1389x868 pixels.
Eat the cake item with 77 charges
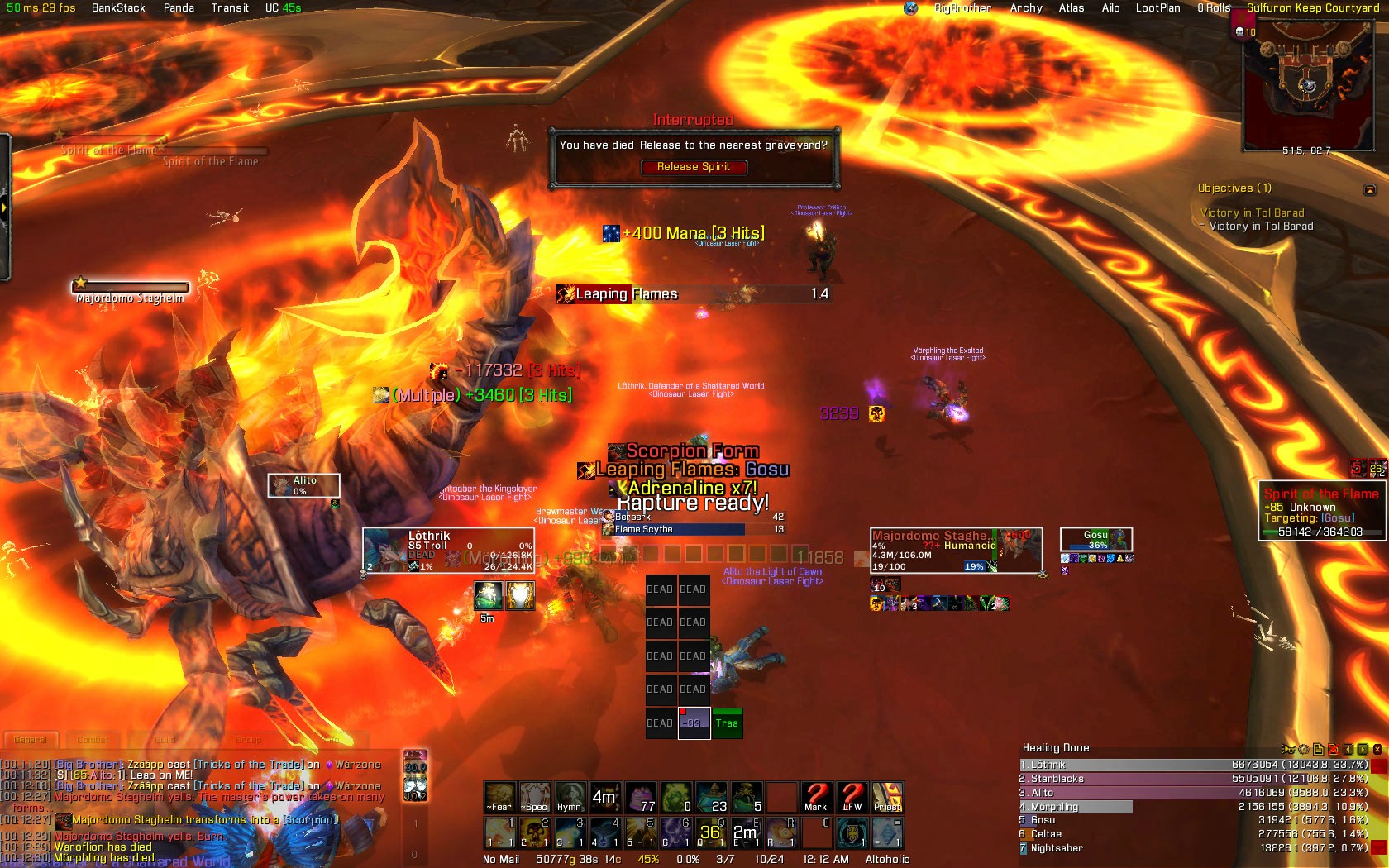641,797
